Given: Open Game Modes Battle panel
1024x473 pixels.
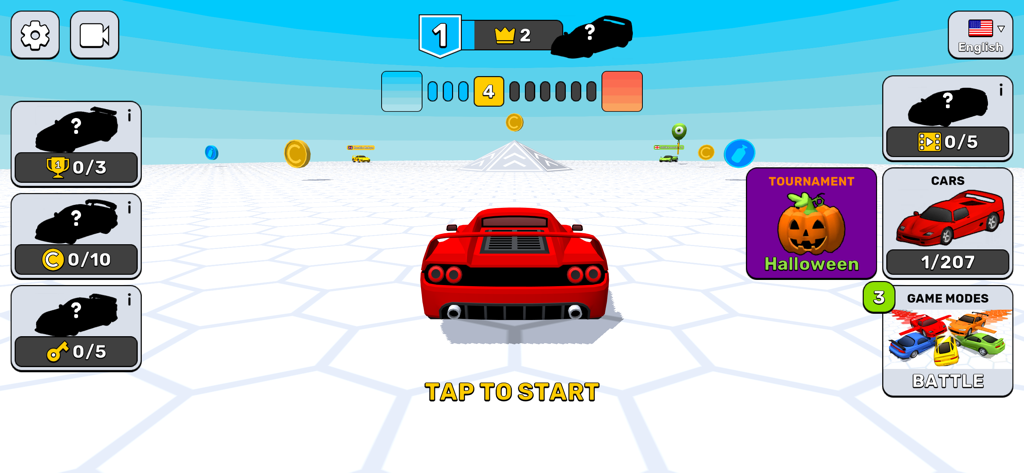Looking at the screenshot, I should (x=947, y=341).
